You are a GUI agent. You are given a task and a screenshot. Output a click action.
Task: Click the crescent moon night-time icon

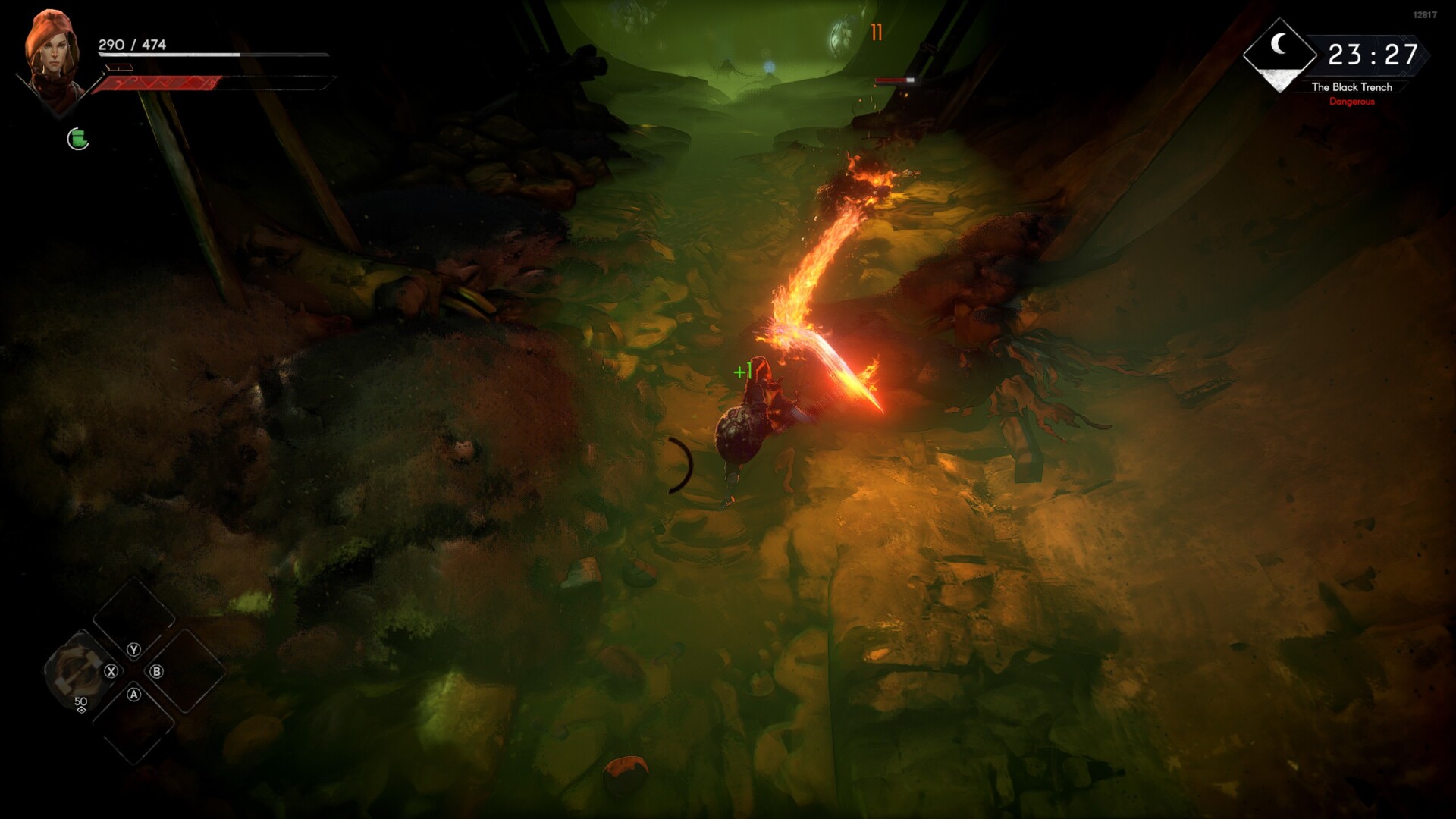[x=1279, y=45]
